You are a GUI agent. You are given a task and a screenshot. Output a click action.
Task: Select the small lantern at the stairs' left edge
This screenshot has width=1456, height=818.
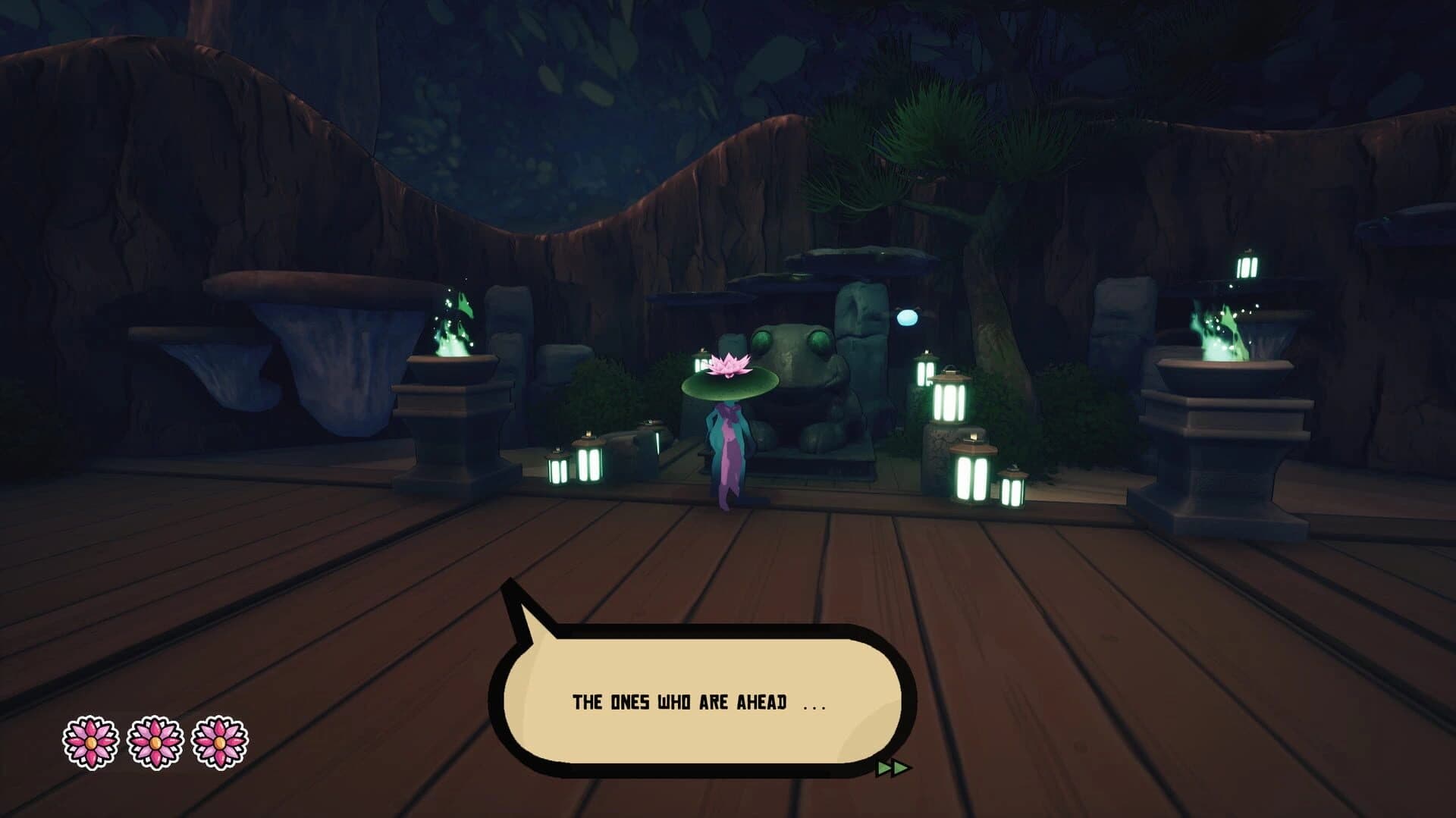(x=559, y=469)
